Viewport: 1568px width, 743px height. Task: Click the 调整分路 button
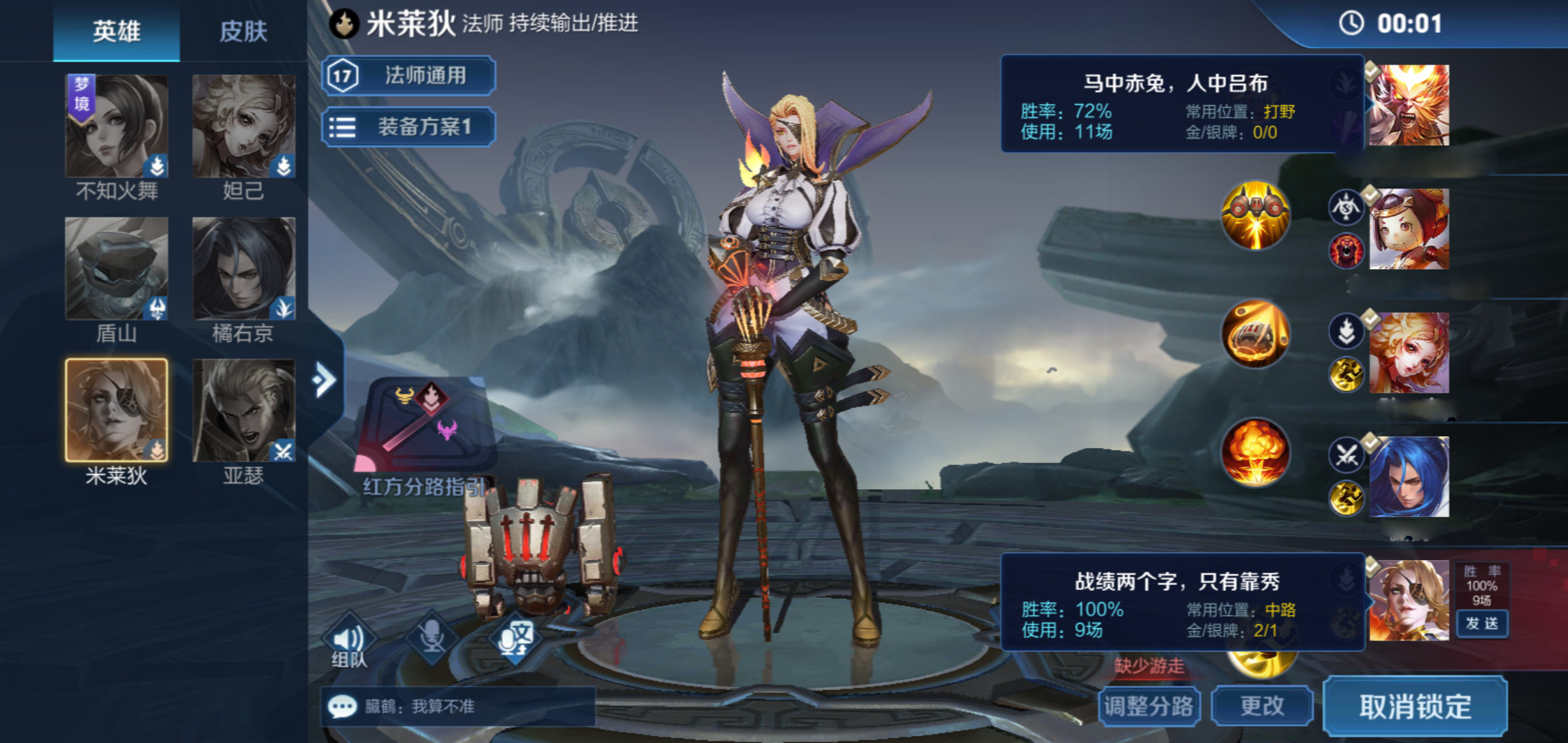click(x=1149, y=706)
